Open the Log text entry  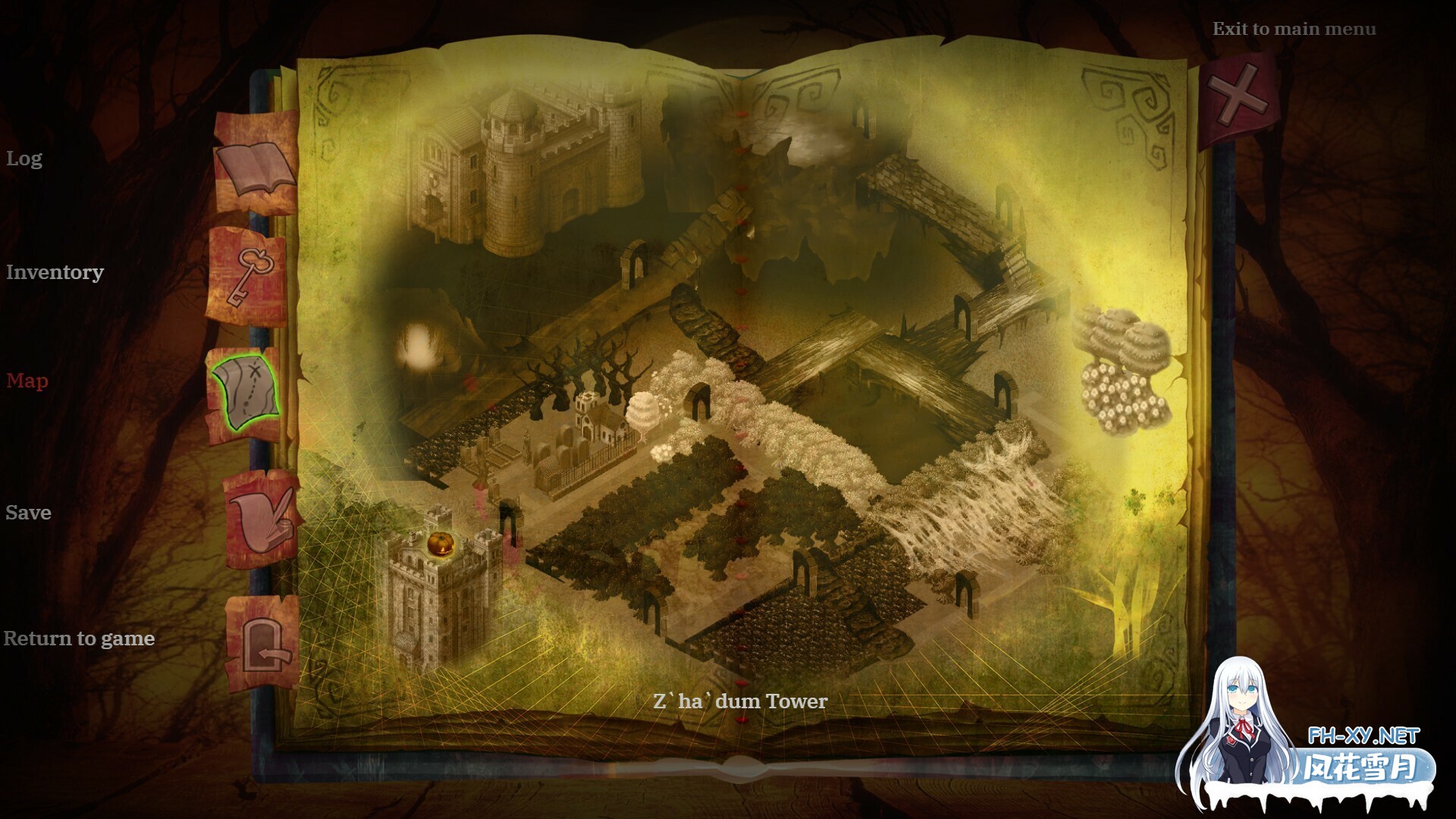click(24, 158)
